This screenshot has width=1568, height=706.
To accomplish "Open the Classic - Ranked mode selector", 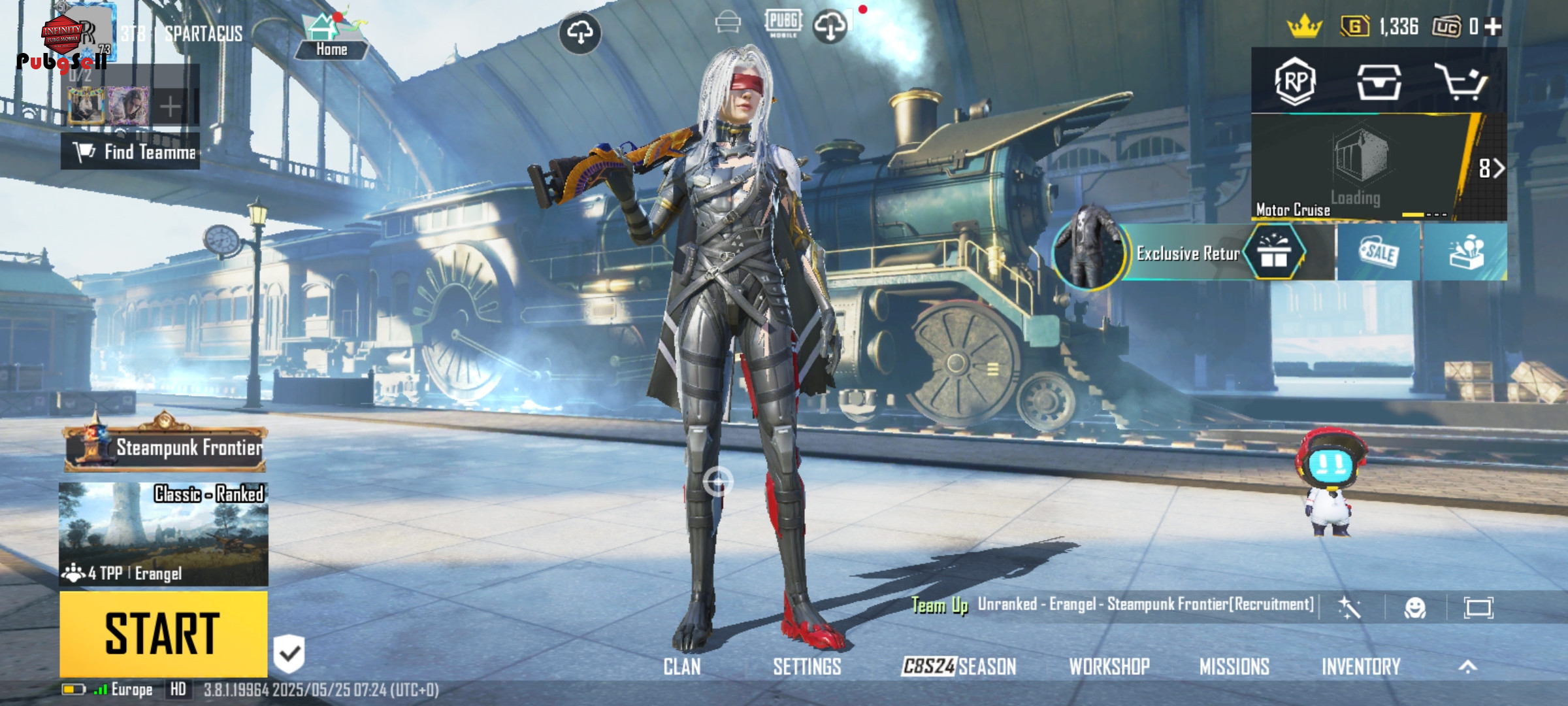I will pyautogui.click(x=163, y=533).
